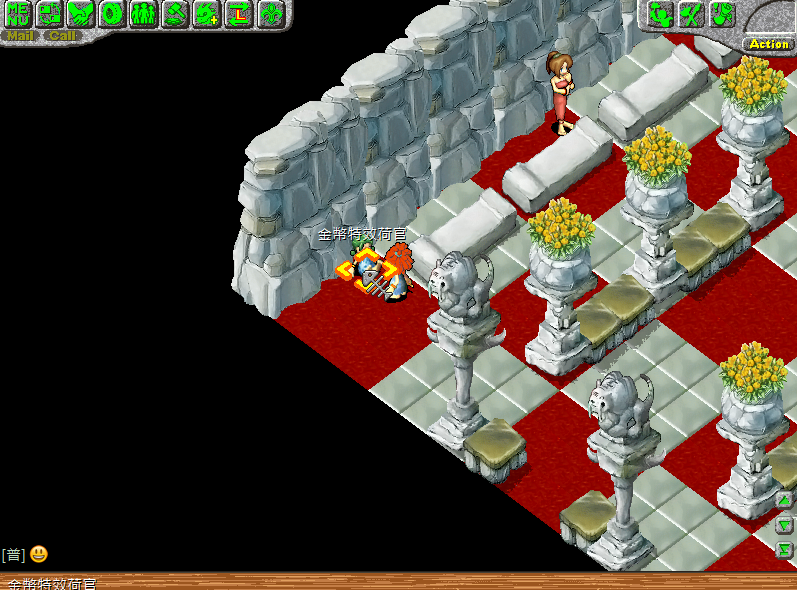The width and height of the screenshot is (797, 590).
Task: Click the rose with exclamation mark icon
Action: (x=722, y=14)
